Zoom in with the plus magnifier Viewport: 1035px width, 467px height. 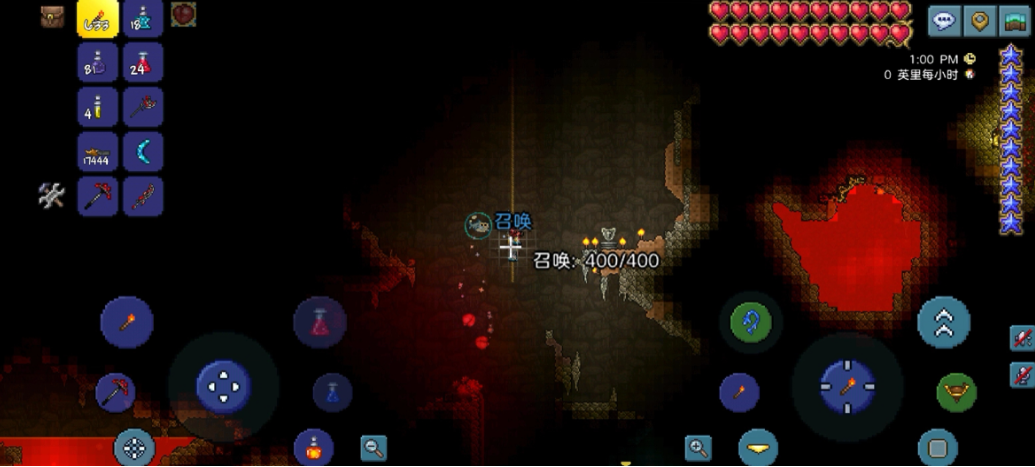click(698, 448)
